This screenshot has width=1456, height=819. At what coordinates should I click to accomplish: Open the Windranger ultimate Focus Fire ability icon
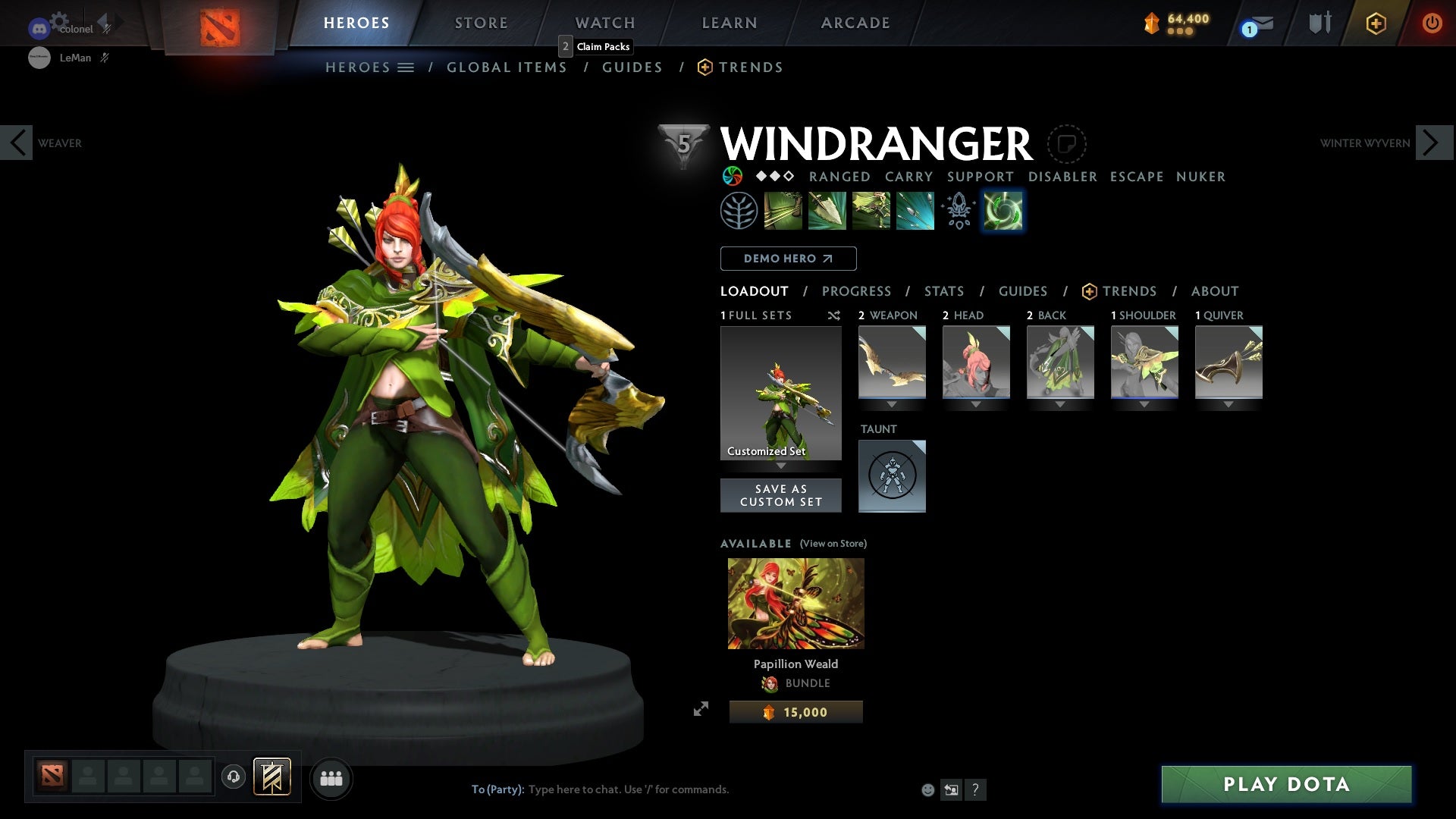point(914,210)
